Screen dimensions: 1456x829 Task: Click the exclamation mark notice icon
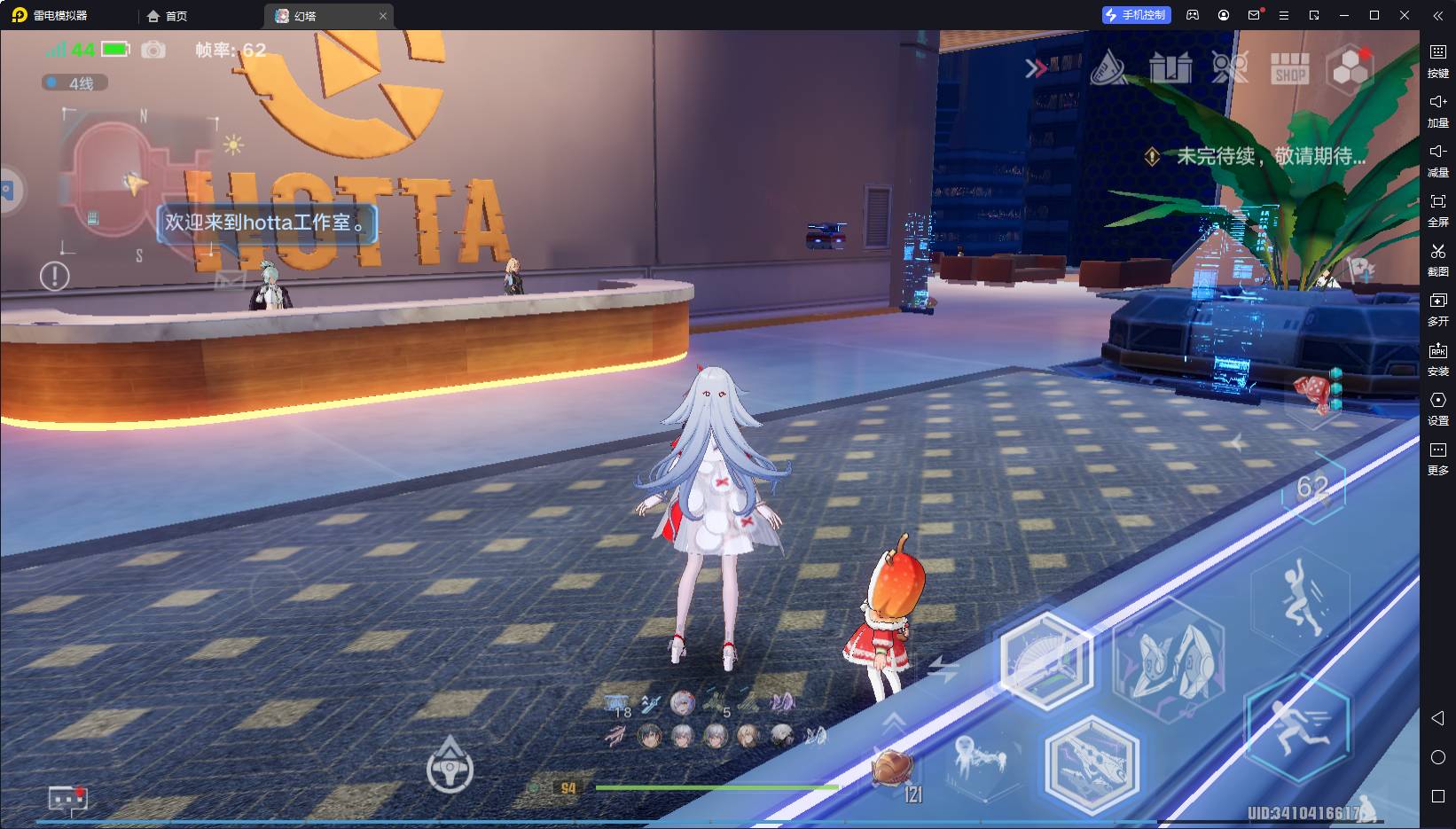pos(55,277)
